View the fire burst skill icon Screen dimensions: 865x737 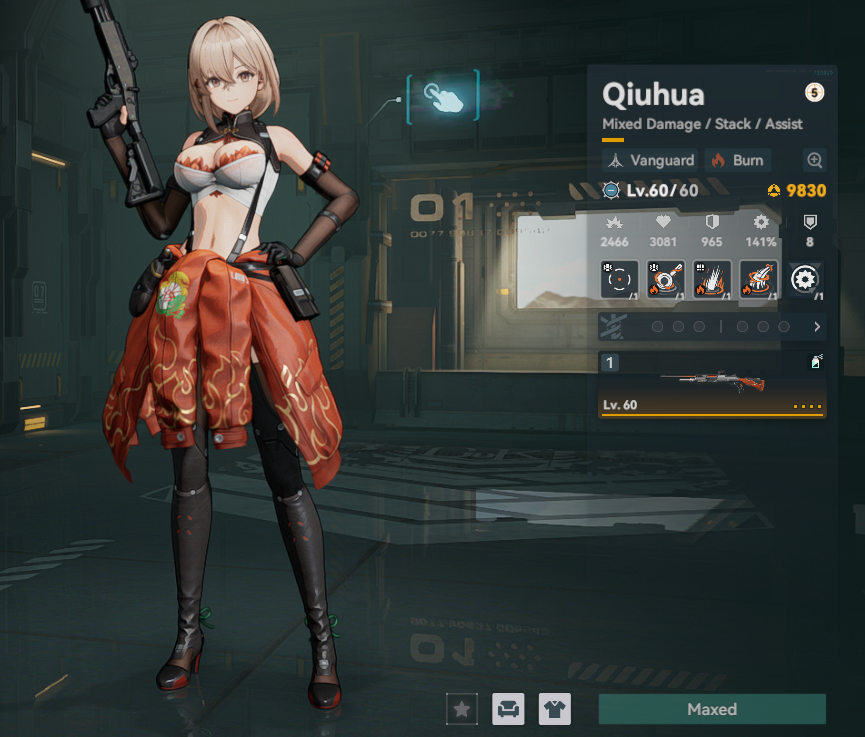click(713, 280)
